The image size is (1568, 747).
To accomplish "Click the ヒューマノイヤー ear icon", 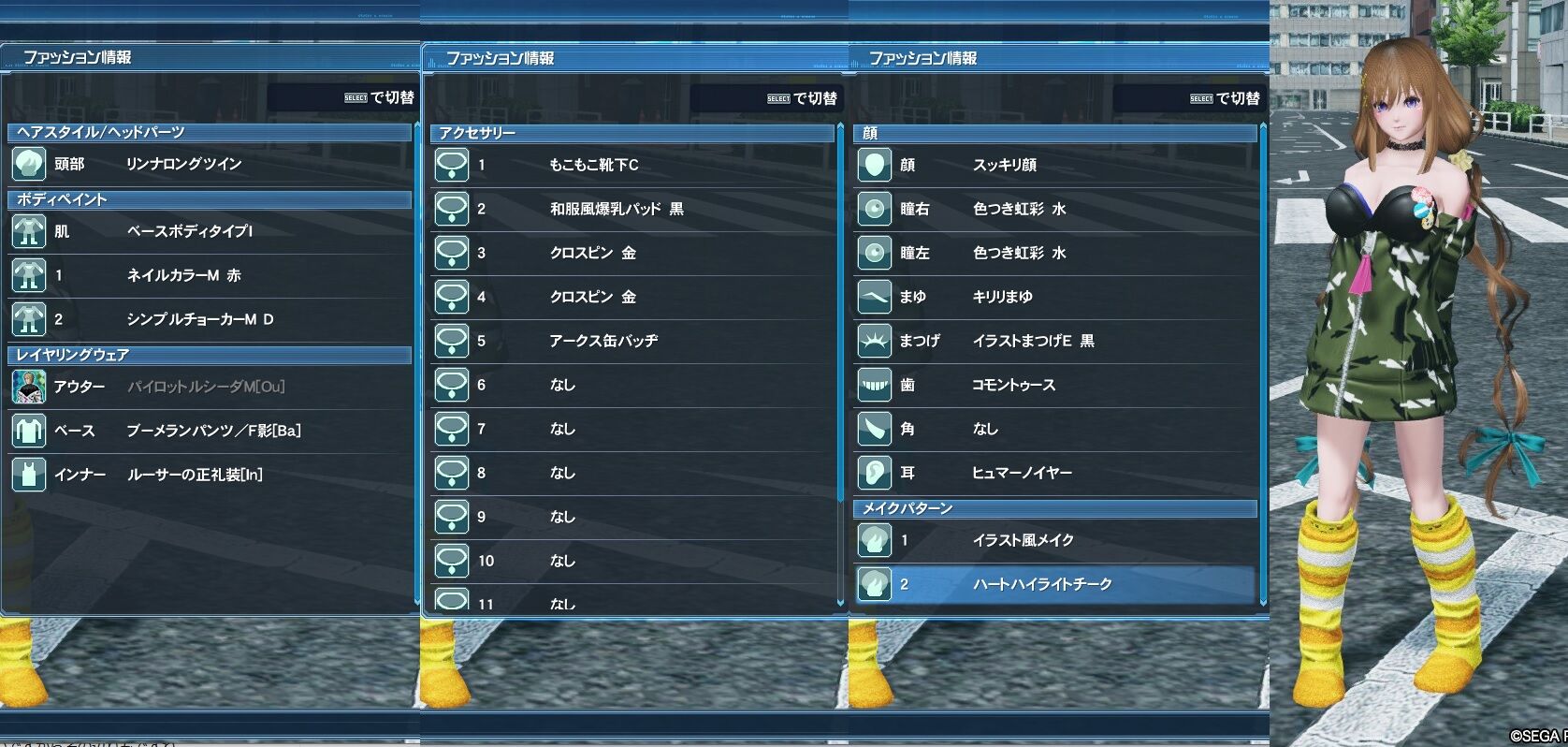I will 874,473.
